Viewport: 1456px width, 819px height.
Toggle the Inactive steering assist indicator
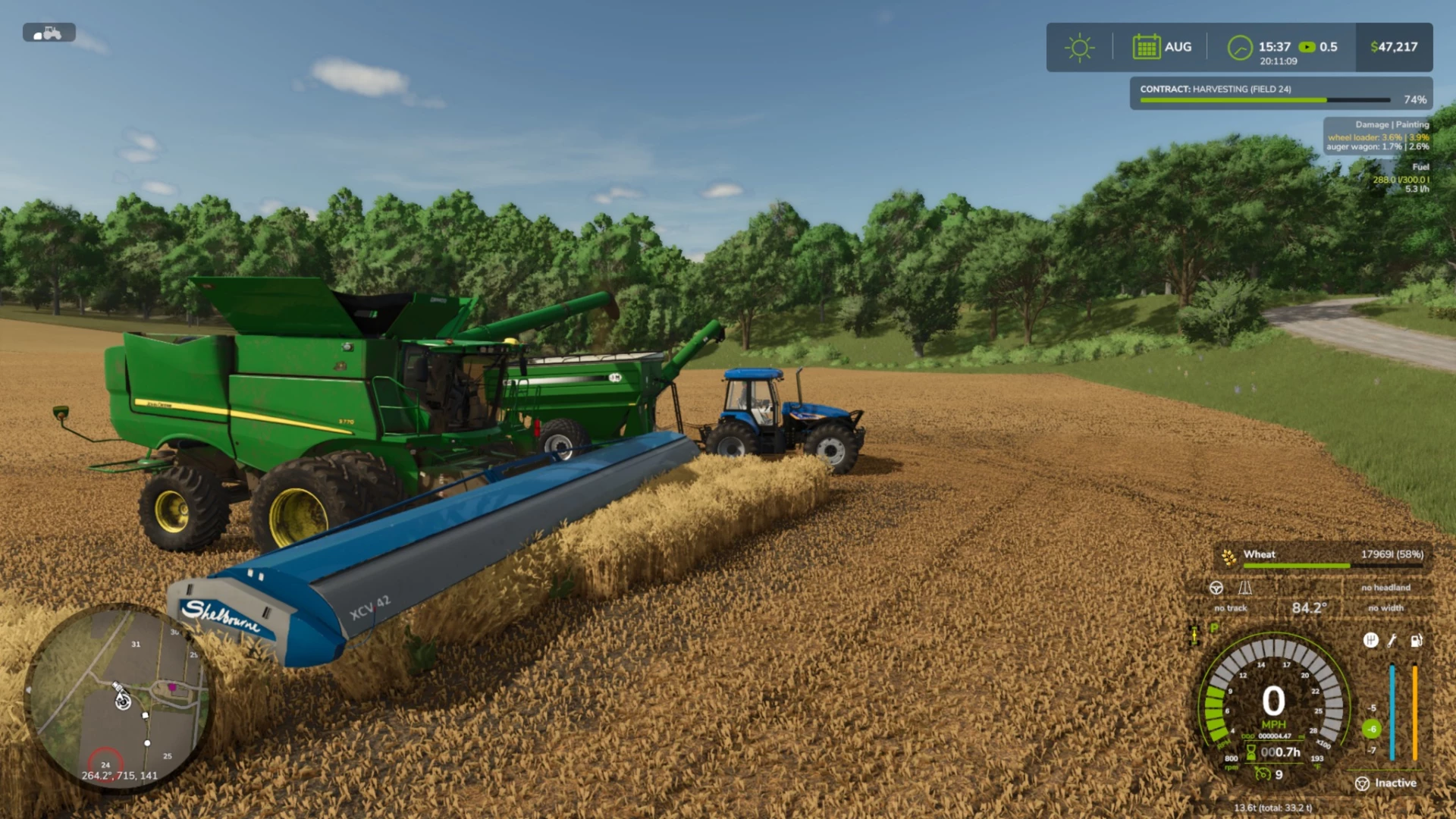tap(1385, 783)
